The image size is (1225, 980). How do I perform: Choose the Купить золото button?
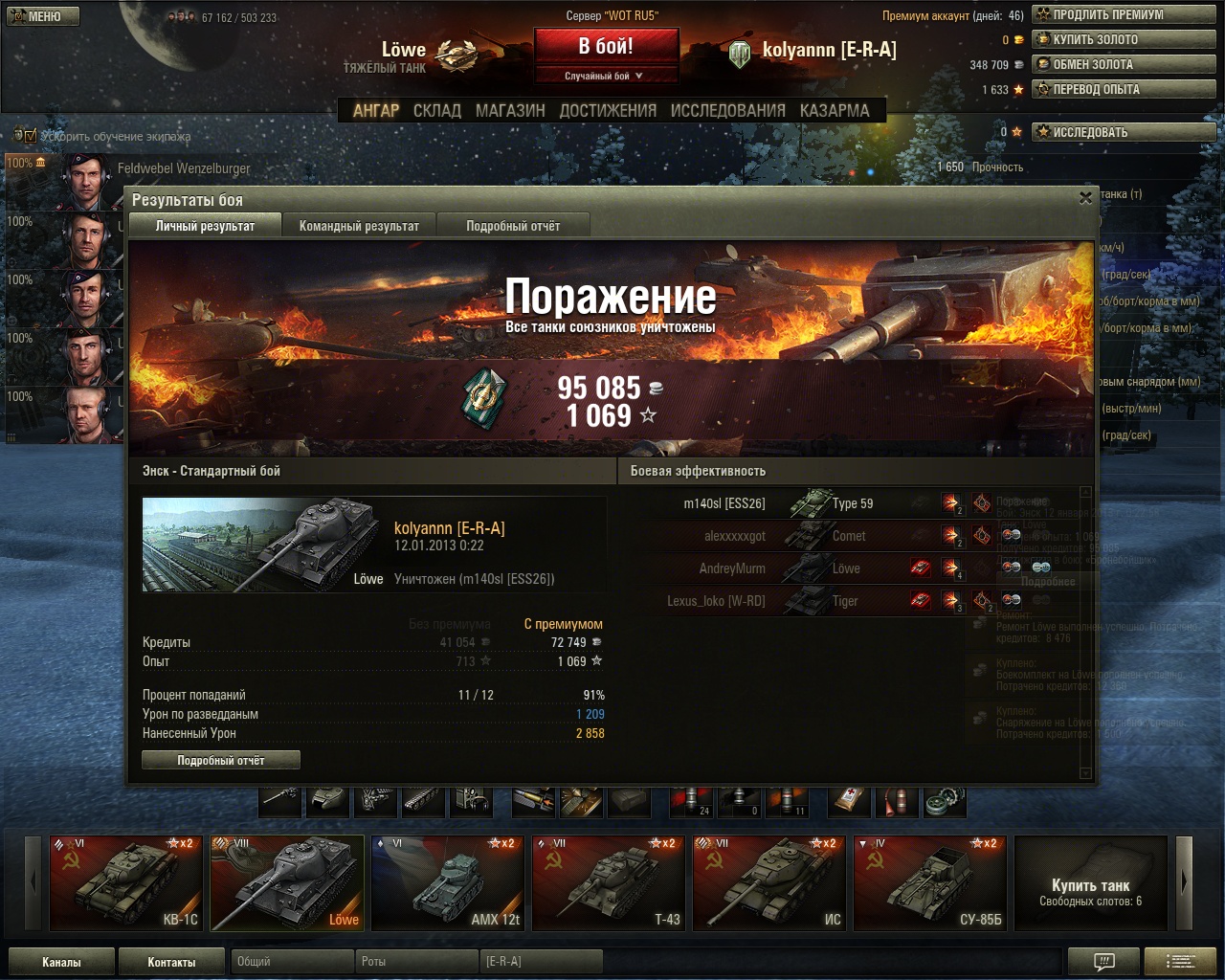(x=1123, y=39)
